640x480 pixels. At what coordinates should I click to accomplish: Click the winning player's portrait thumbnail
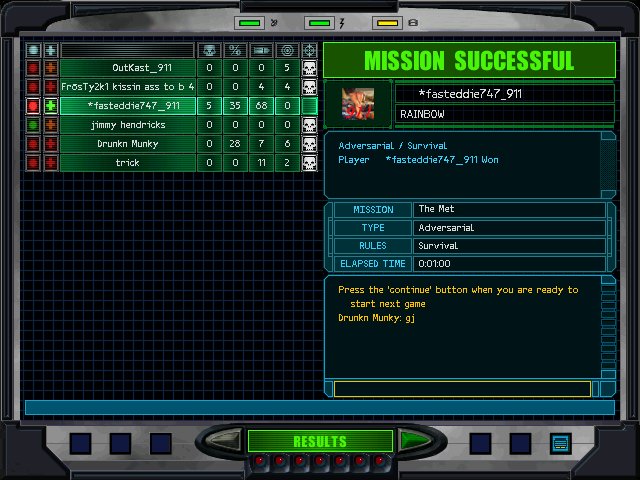[x=358, y=104]
